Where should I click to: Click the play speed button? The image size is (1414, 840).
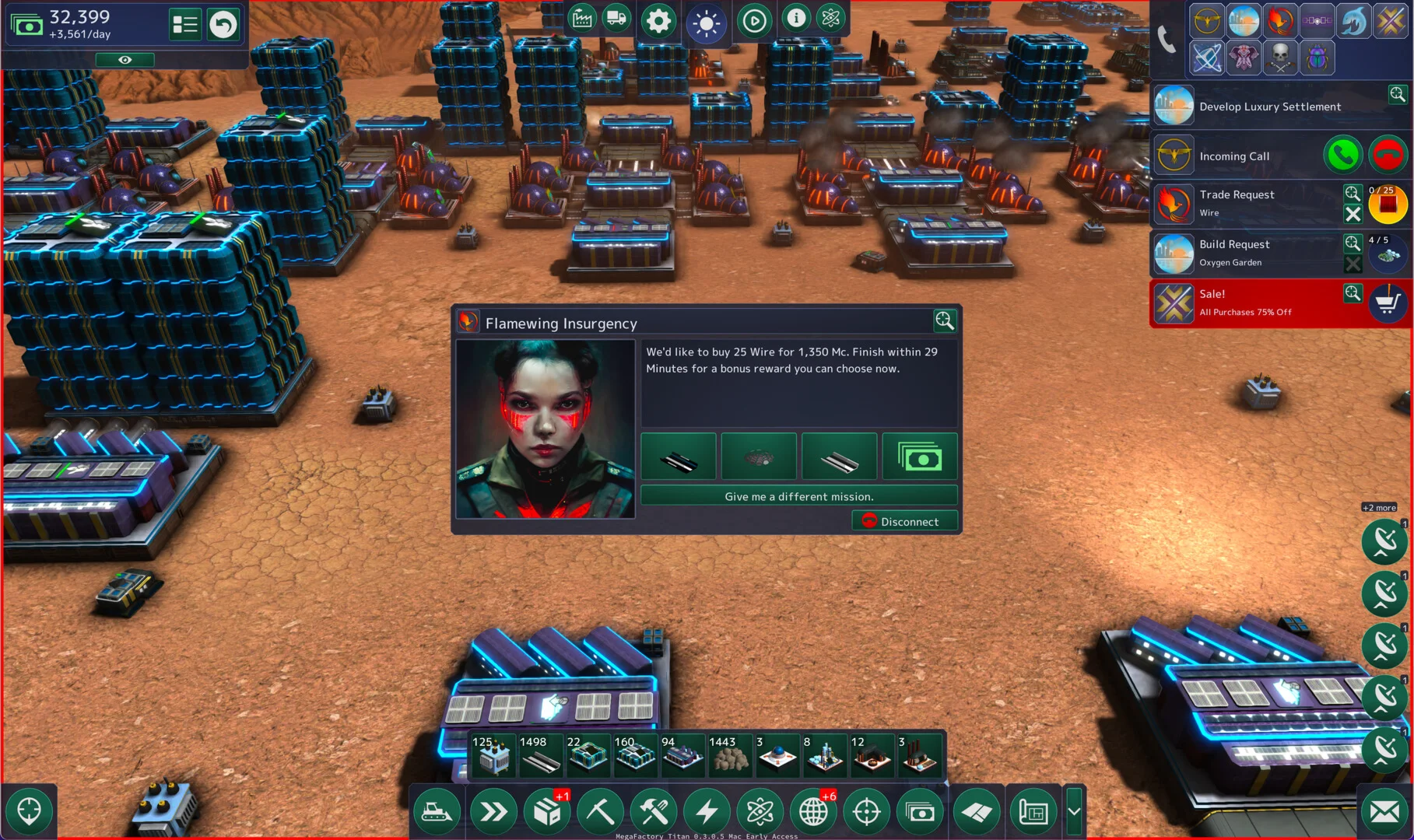click(753, 21)
